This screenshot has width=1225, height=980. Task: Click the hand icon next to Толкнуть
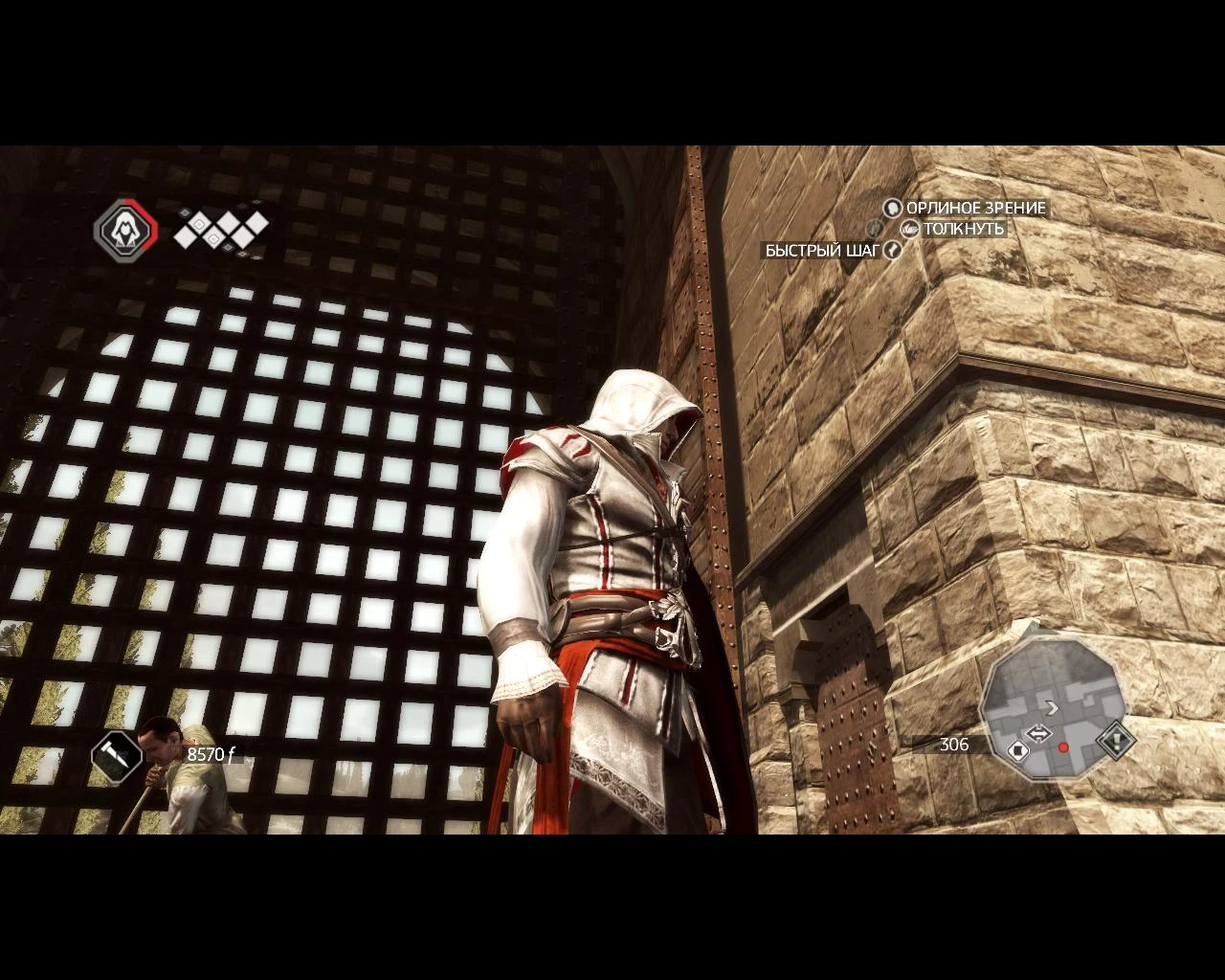tap(909, 229)
